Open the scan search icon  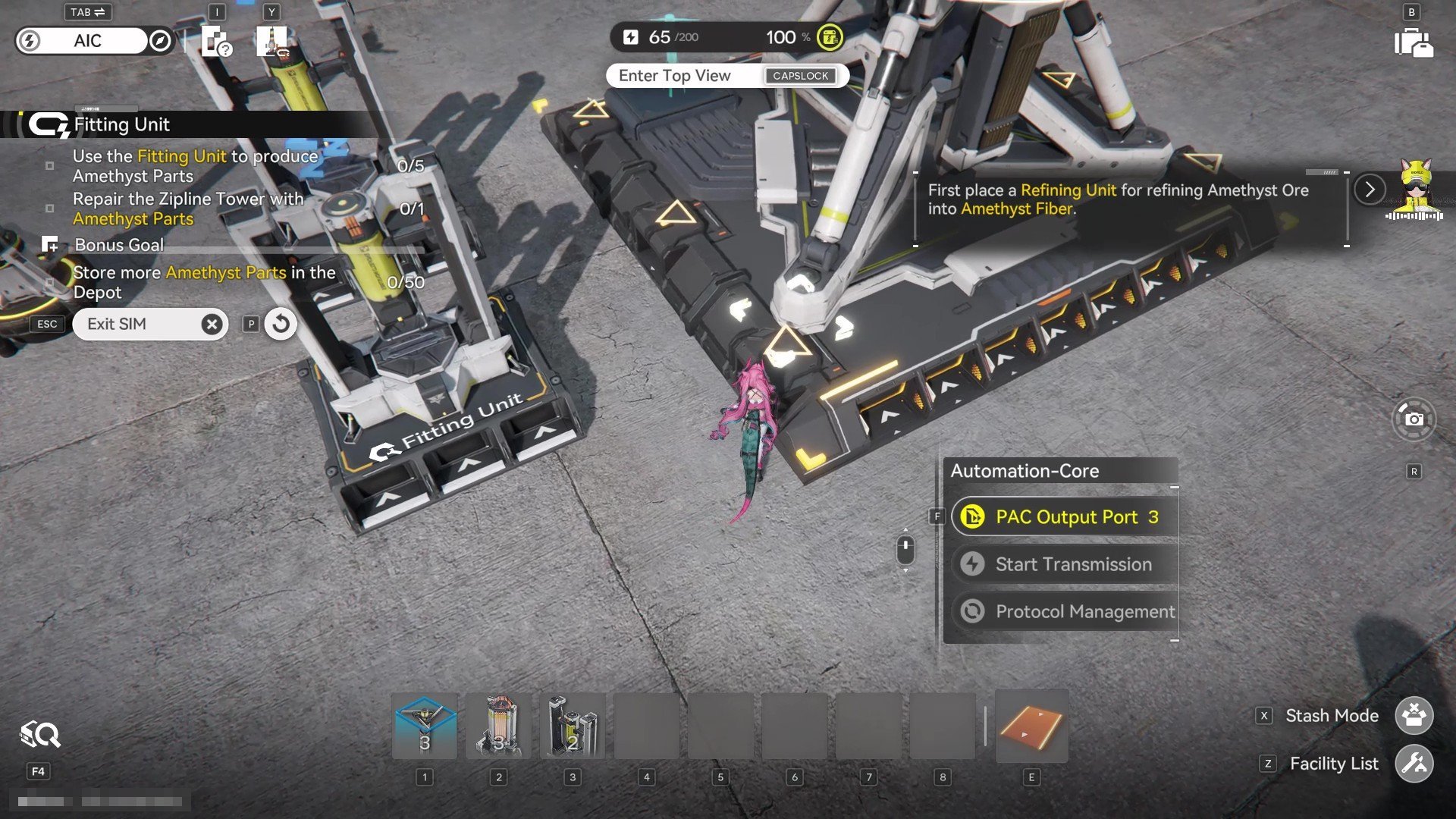click(39, 735)
